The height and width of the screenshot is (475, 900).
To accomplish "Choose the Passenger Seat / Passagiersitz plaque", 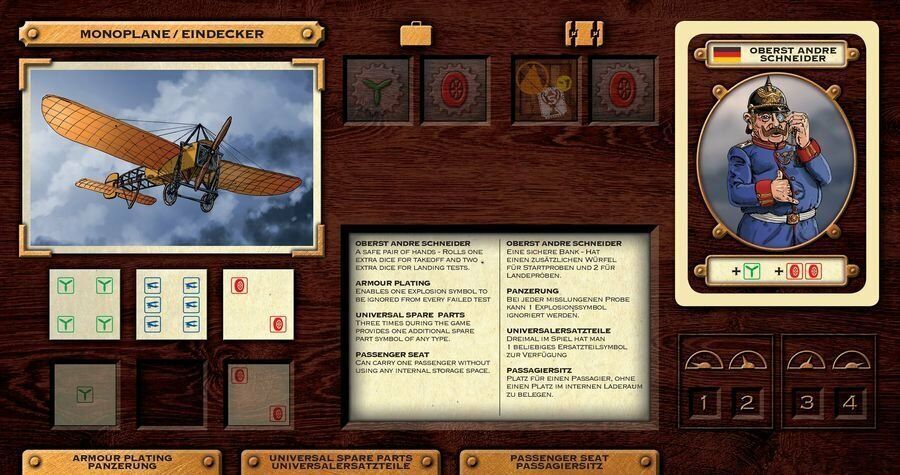I will pos(560,463).
